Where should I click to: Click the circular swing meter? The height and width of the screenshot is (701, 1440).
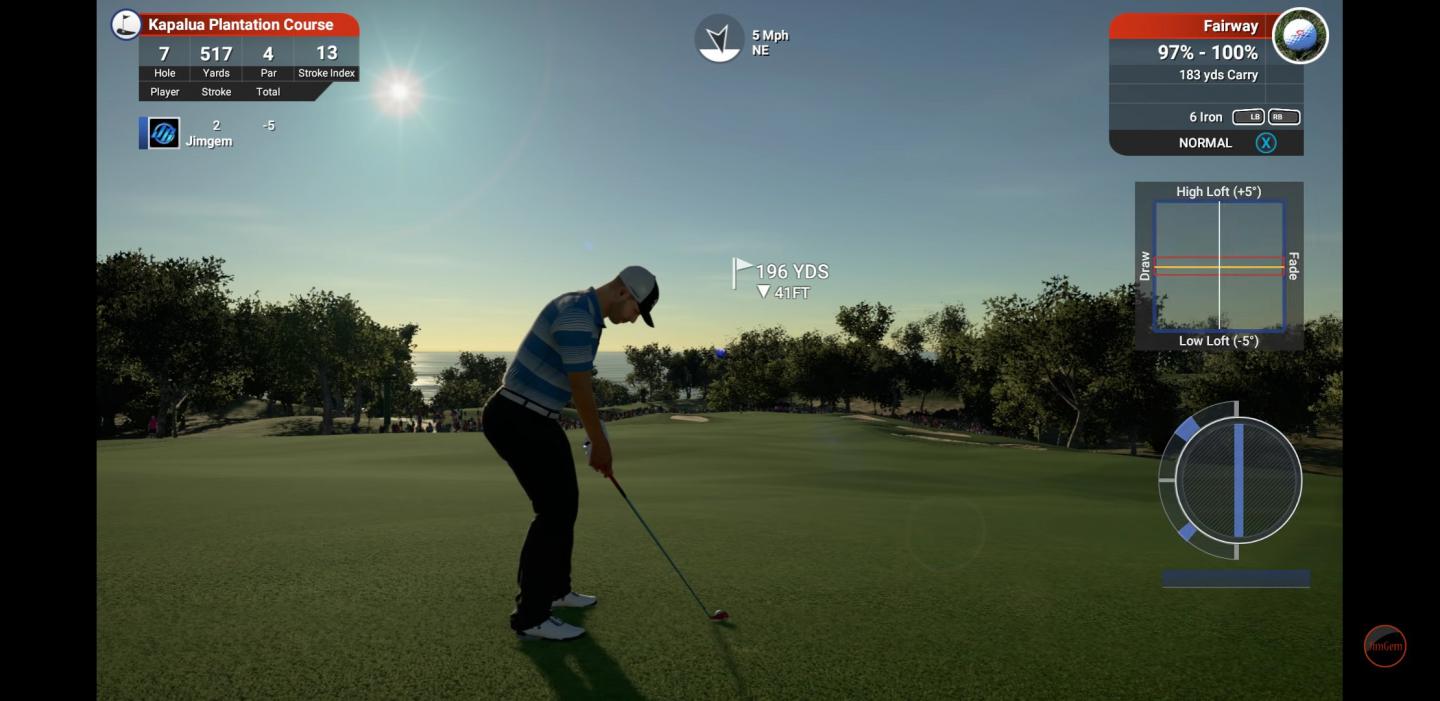coord(1238,480)
